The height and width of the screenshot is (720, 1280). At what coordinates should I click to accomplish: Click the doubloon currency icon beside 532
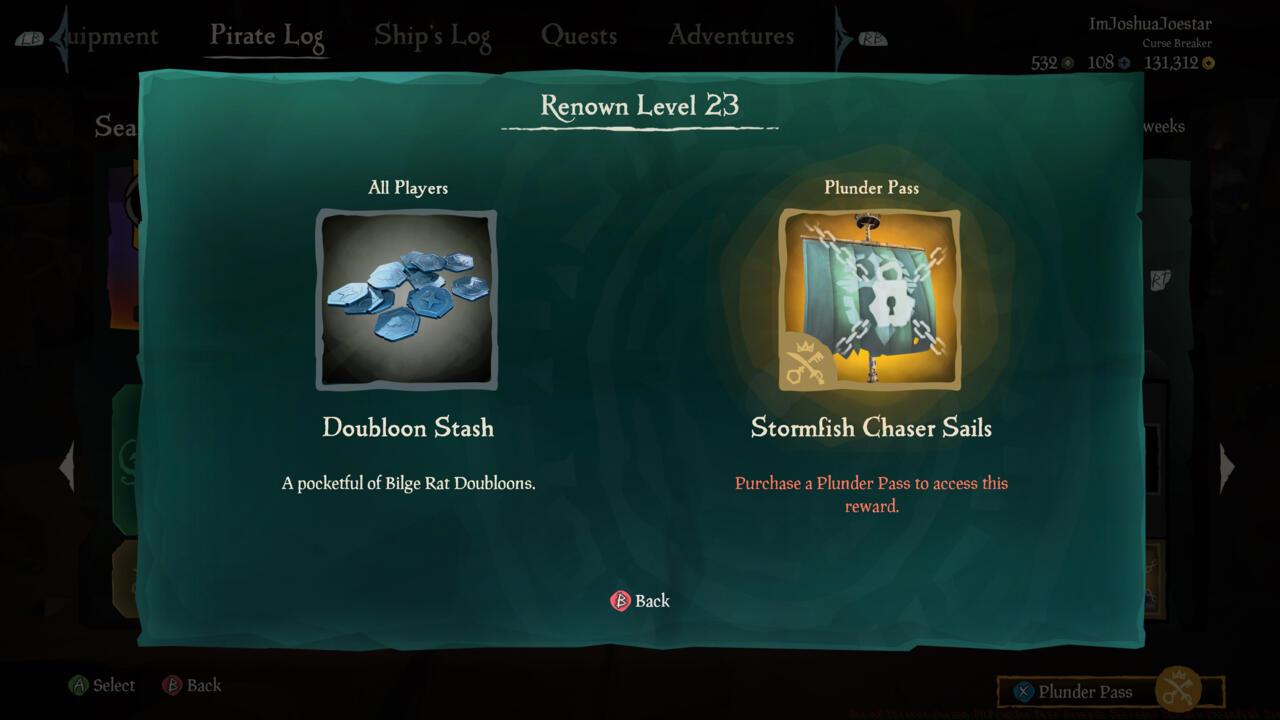[x=1067, y=63]
